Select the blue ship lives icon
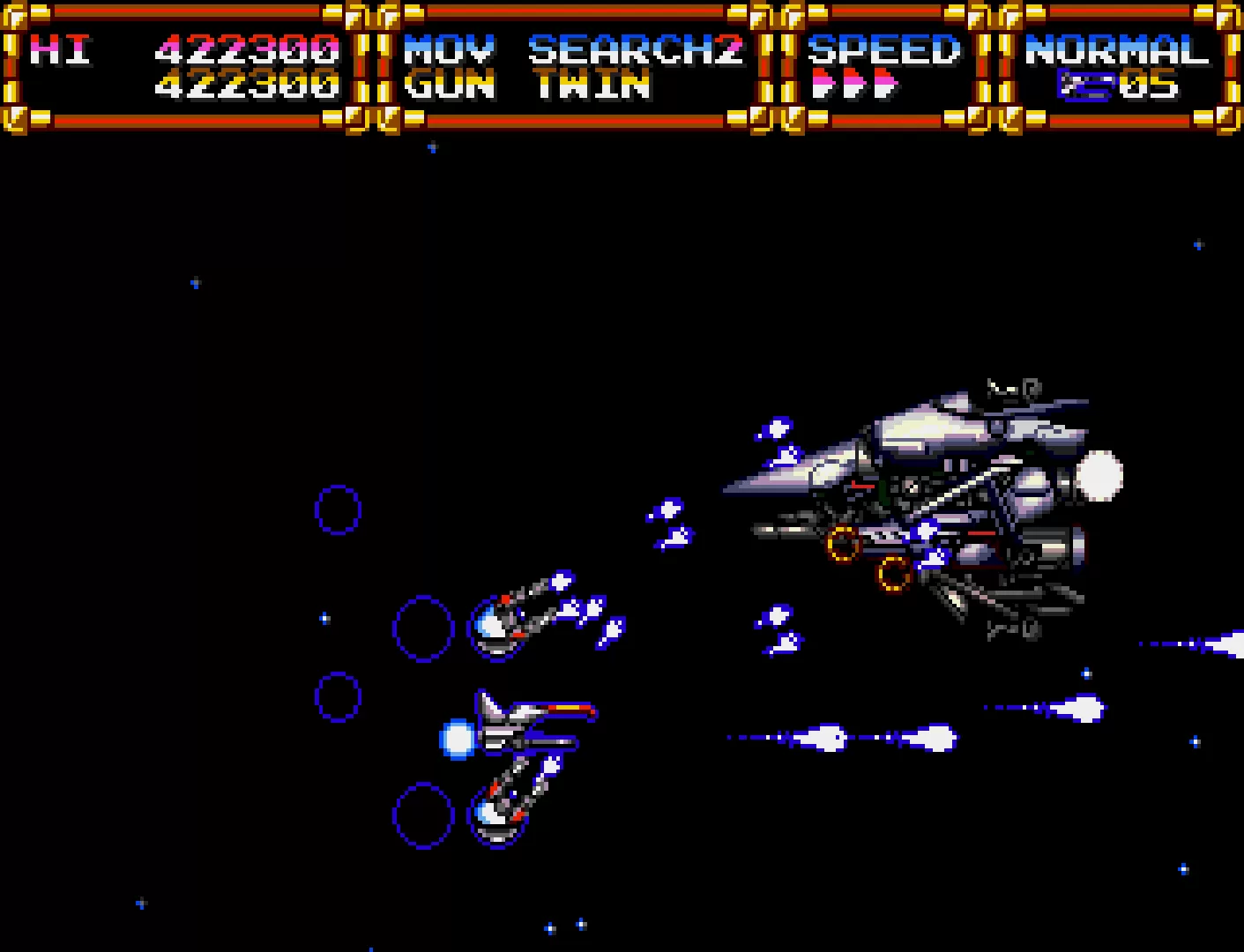The width and height of the screenshot is (1244, 952). [1084, 85]
